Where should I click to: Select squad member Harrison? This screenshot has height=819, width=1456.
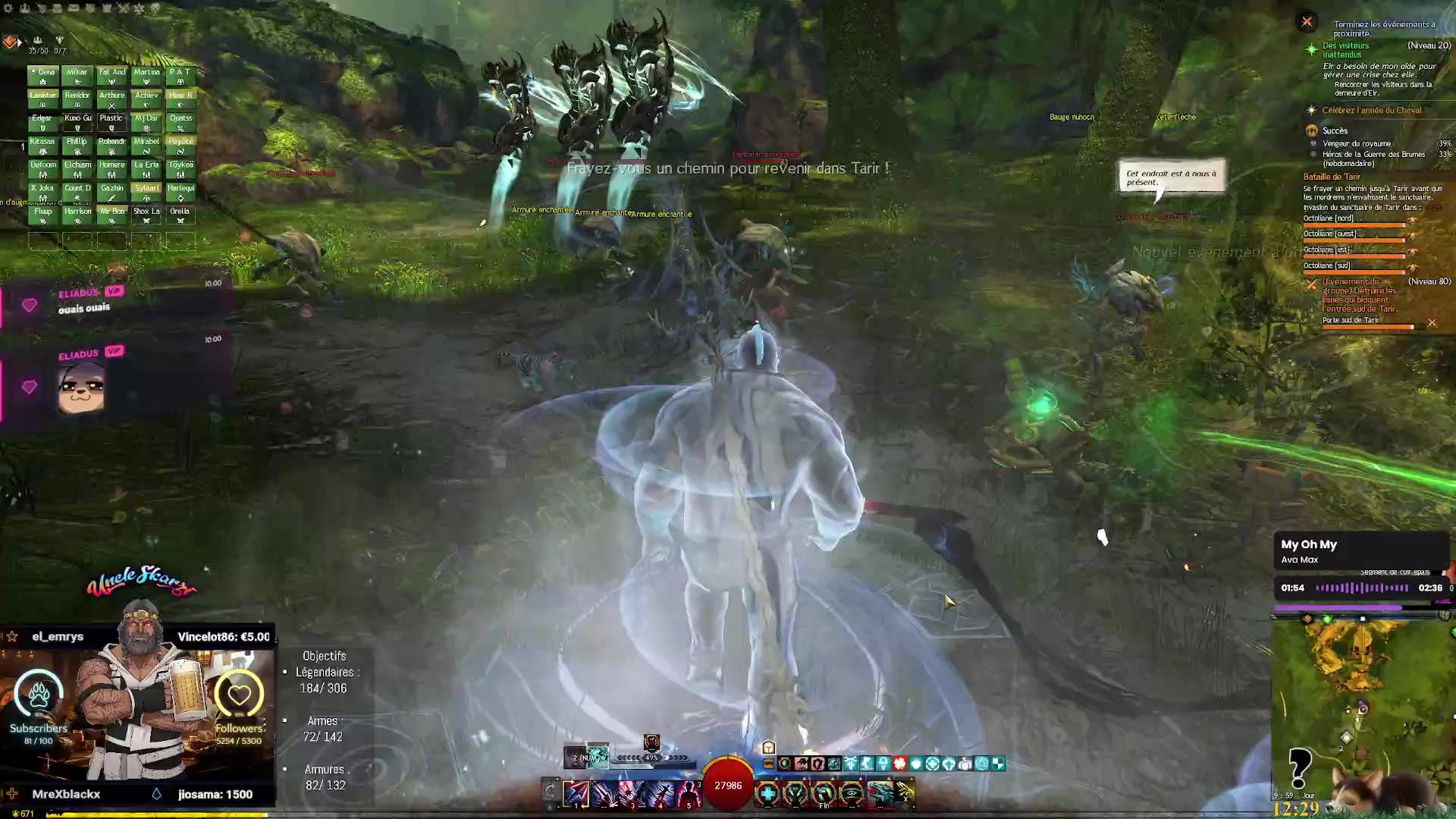[x=77, y=215]
